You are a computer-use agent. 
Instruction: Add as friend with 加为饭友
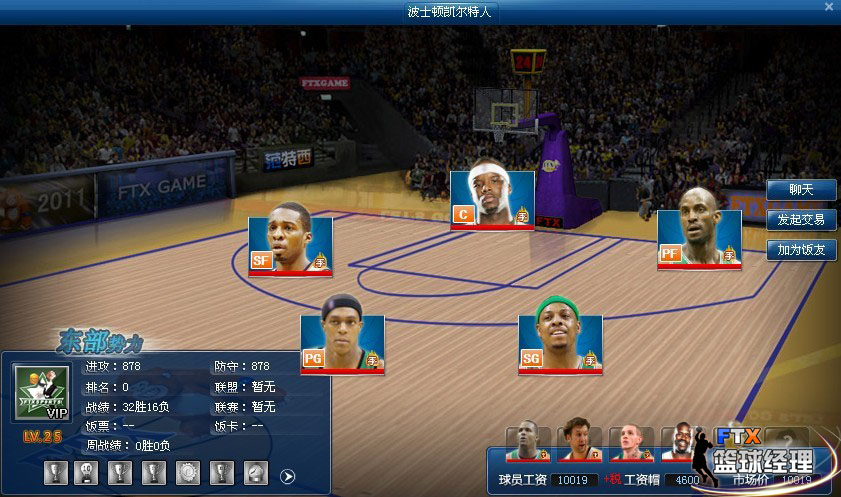coord(801,250)
